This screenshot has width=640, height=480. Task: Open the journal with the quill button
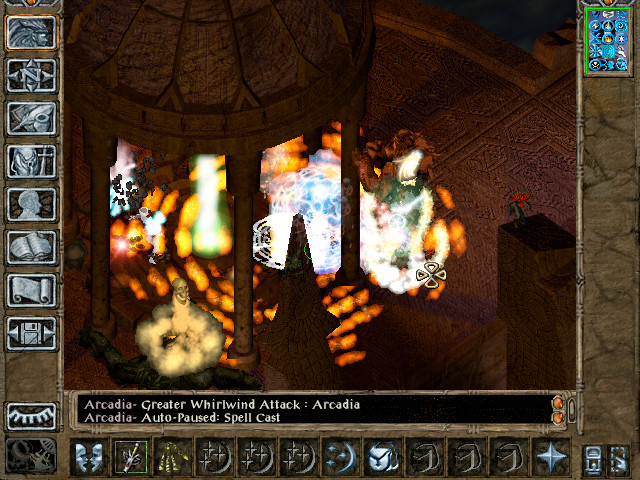32,118
